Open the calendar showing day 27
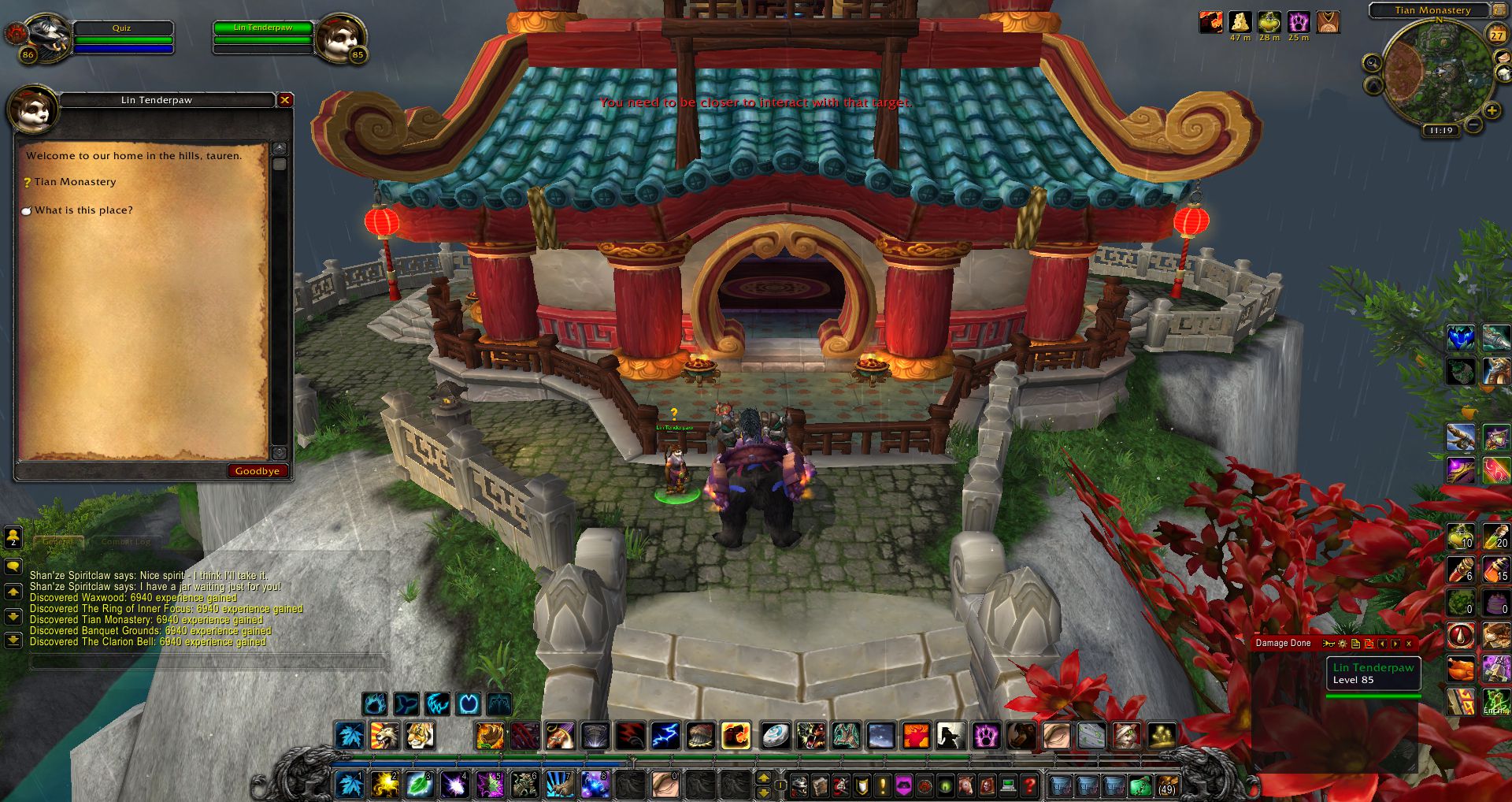The image size is (1512, 802). pos(1496,35)
